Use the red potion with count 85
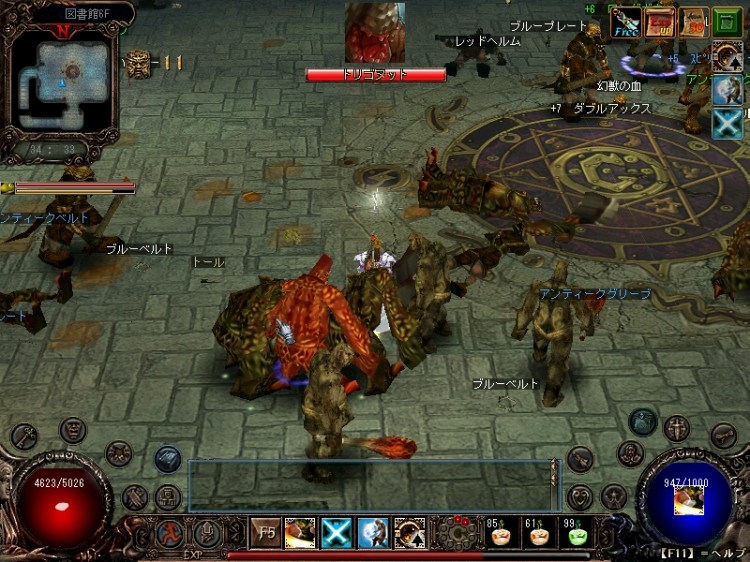 click(x=500, y=534)
